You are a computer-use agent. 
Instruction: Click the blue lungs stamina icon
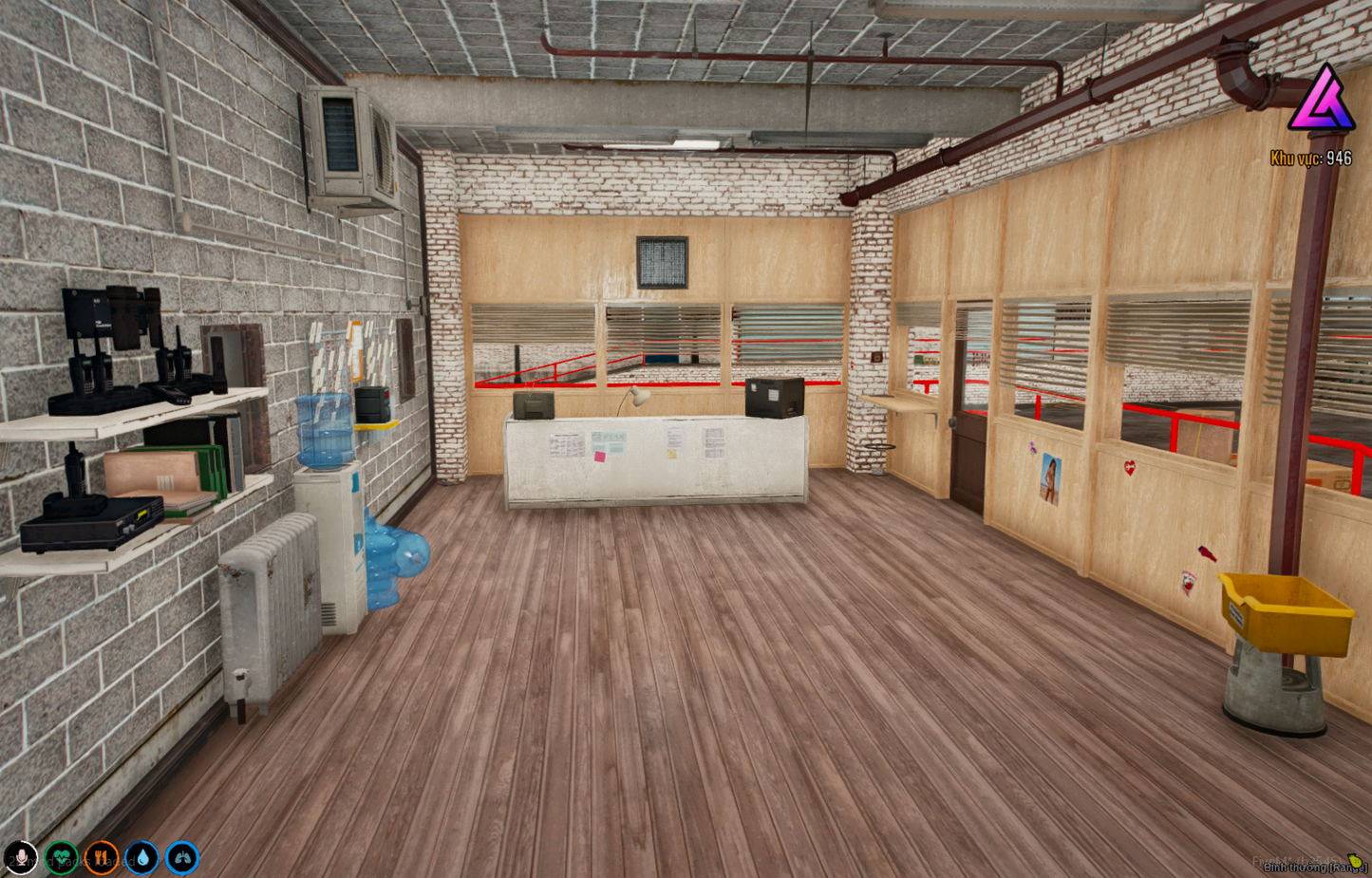coord(180,857)
